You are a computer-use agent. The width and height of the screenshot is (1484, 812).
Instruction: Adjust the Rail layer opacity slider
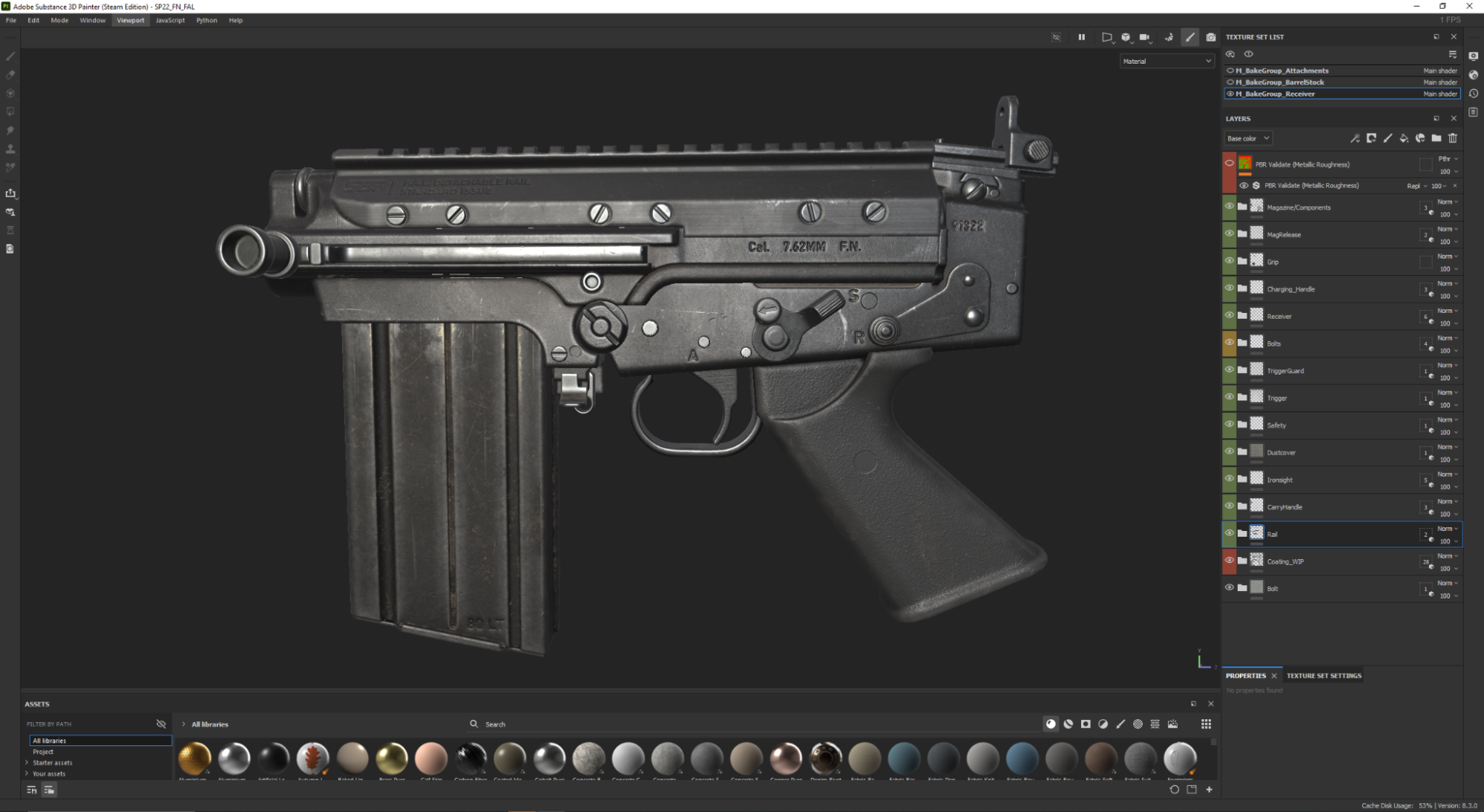(x=1444, y=541)
